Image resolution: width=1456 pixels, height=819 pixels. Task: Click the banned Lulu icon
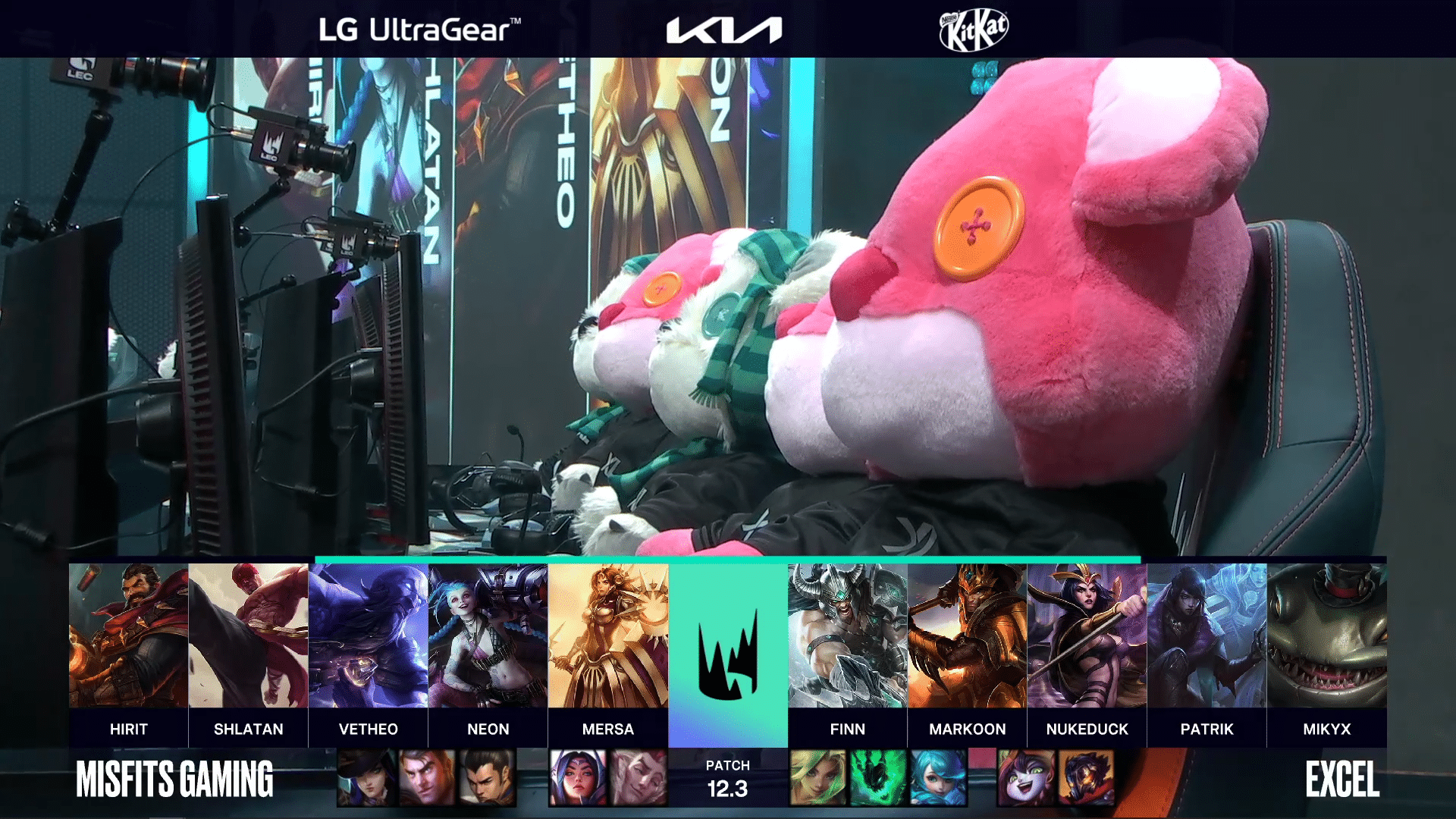(x=1027, y=777)
